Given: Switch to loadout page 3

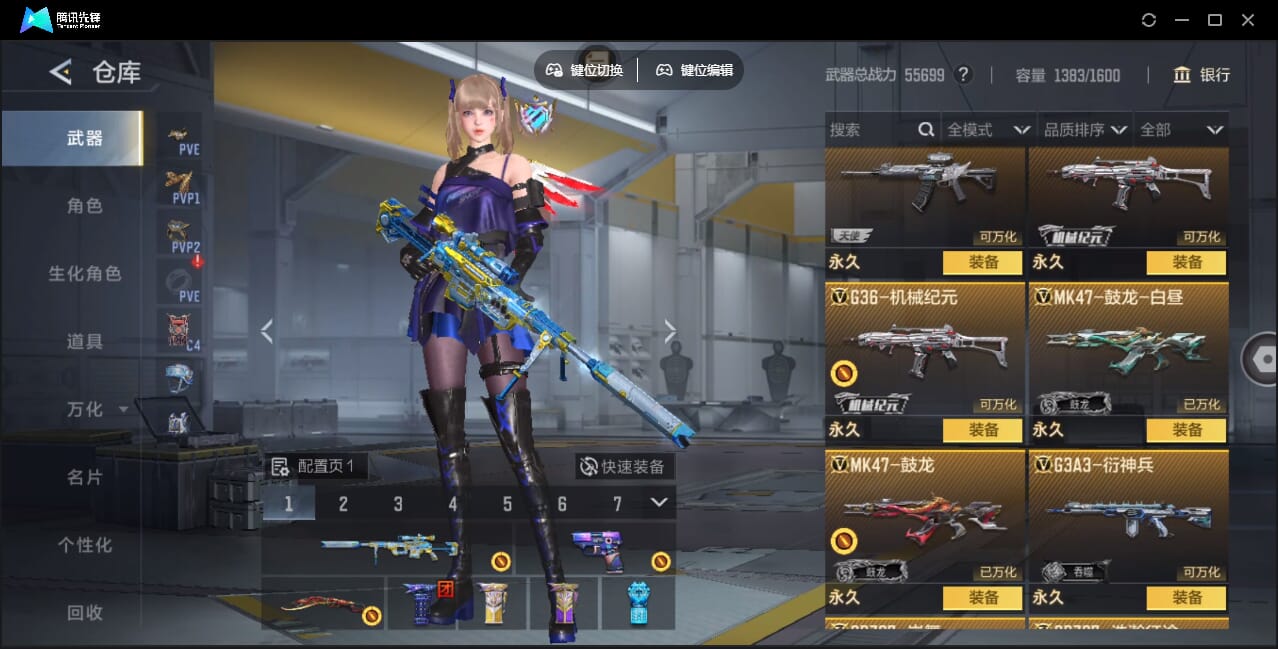Looking at the screenshot, I should point(398,504).
